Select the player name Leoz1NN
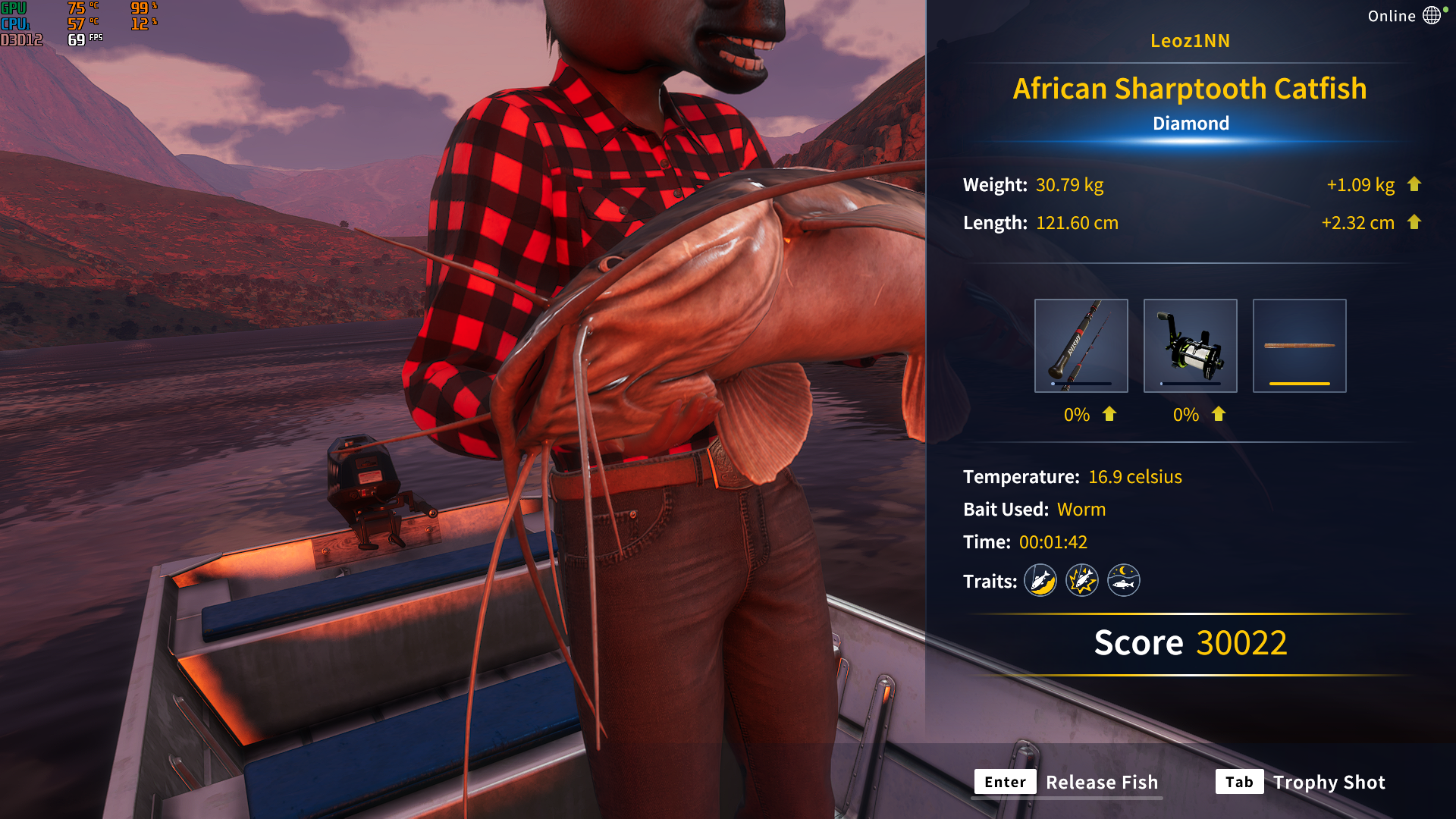 (1190, 41)
